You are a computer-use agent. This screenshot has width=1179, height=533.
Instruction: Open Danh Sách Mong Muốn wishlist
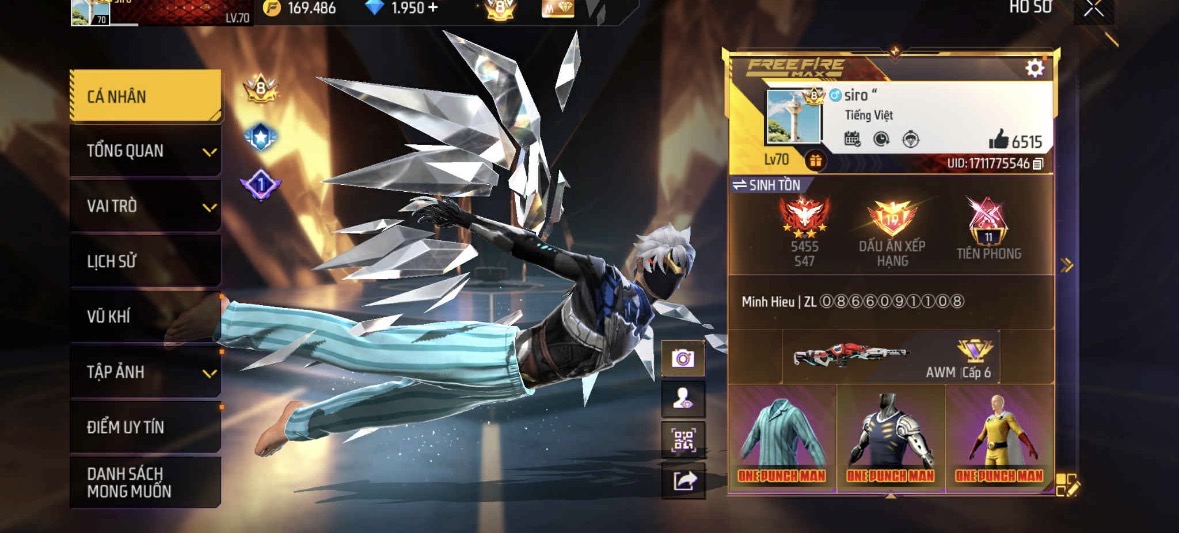tap(145, 482)
